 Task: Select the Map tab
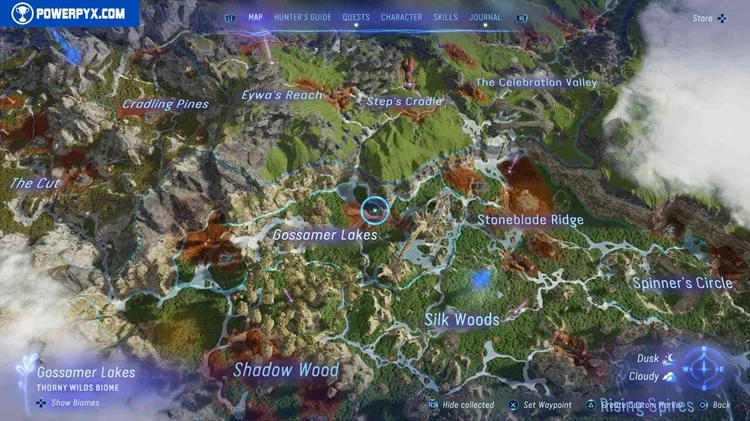tap(255, 17)
